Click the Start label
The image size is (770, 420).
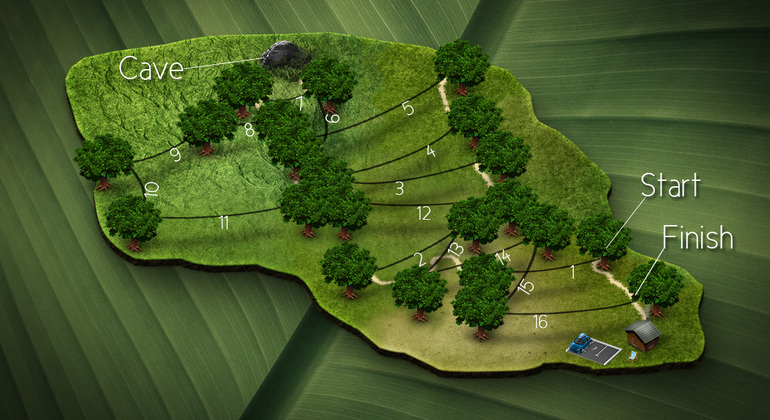[x=669, y=186]
